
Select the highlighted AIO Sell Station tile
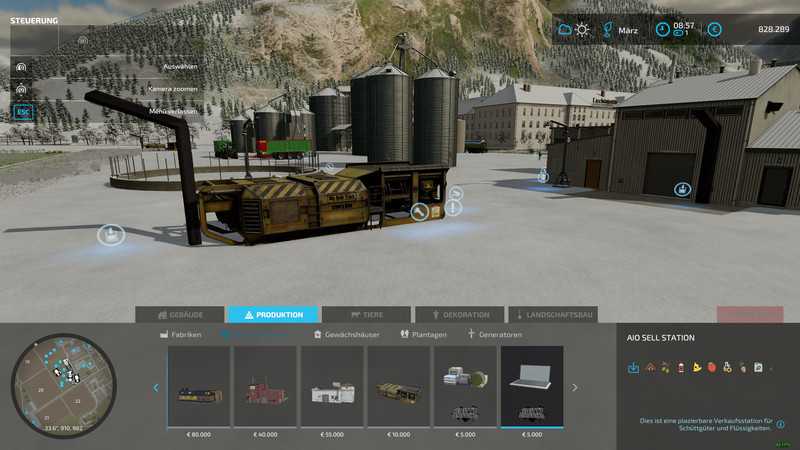point(532,386)
